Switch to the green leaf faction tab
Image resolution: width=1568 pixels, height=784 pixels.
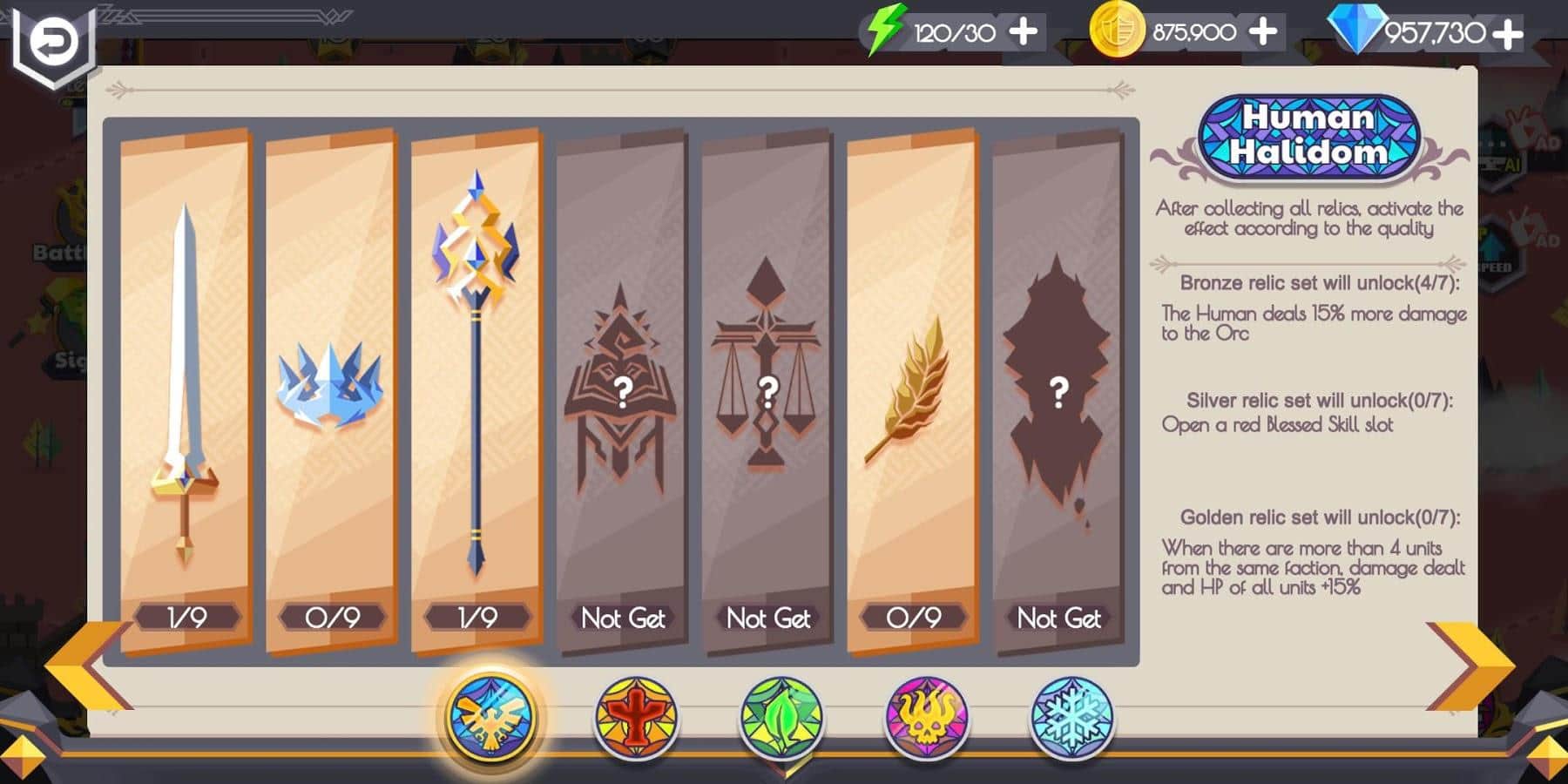pos(781,718)
